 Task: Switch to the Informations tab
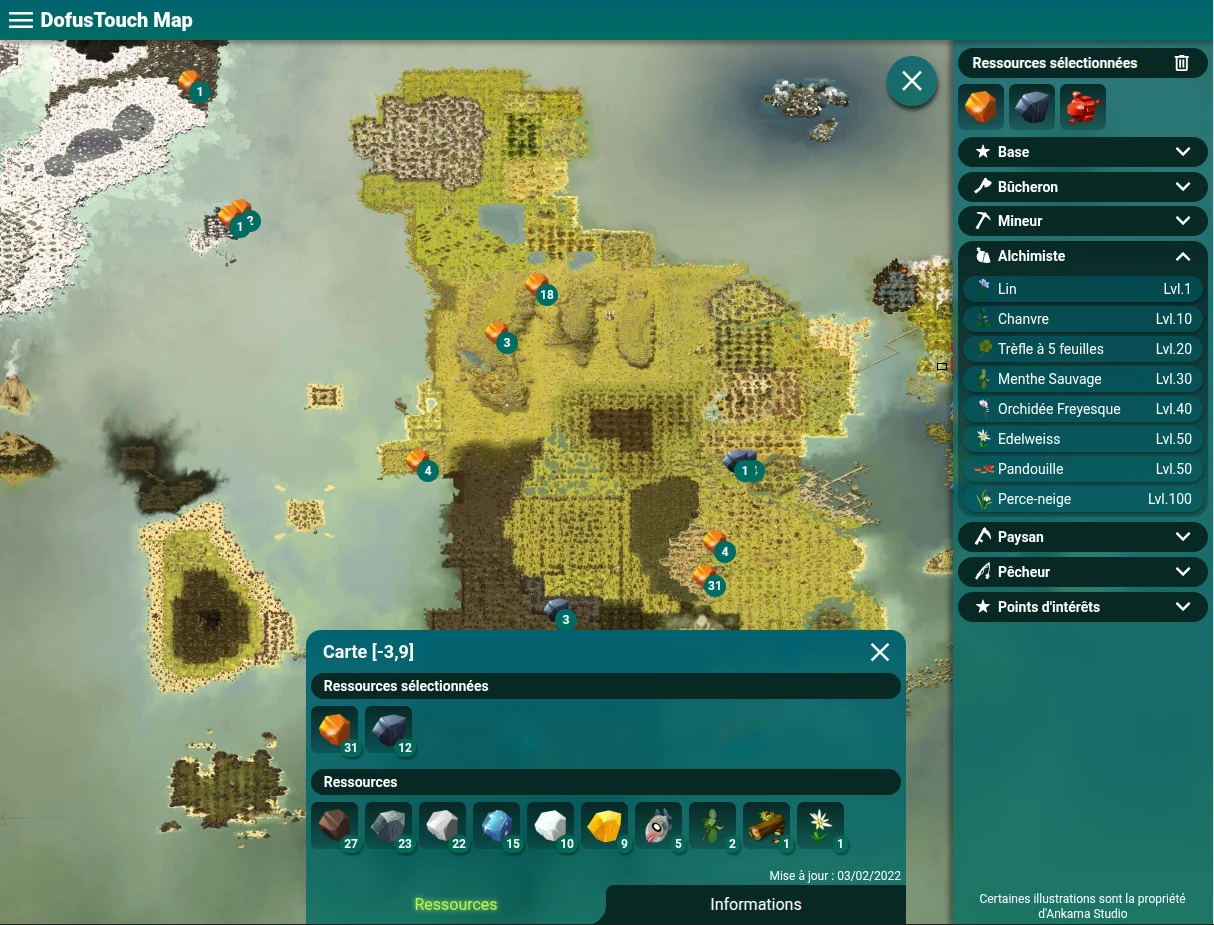tap(755, 904)
